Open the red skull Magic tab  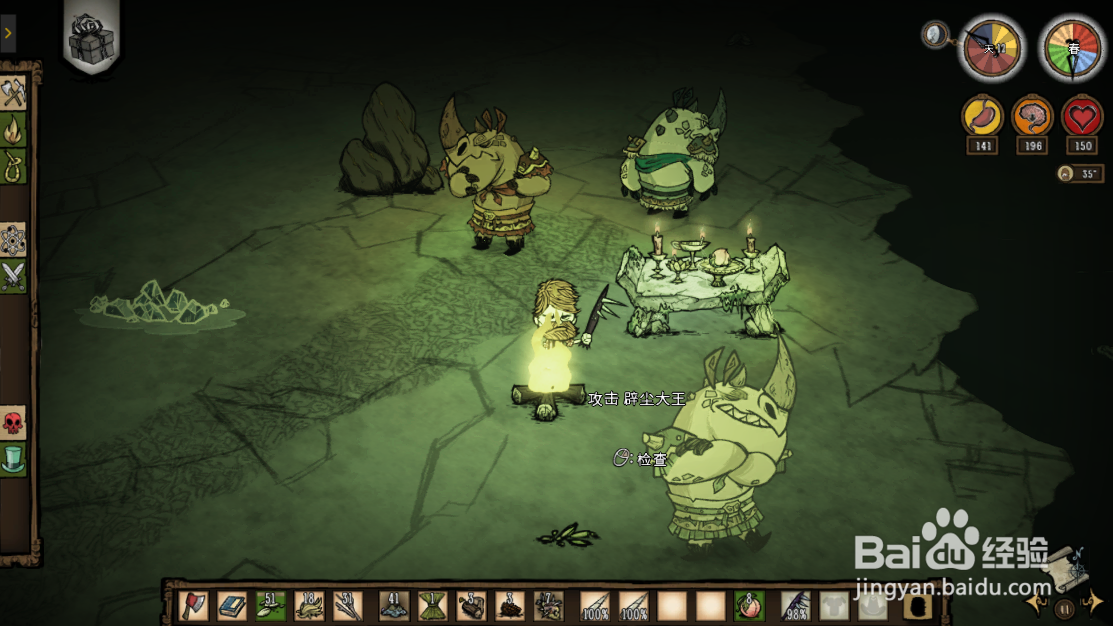coord(13,423)
